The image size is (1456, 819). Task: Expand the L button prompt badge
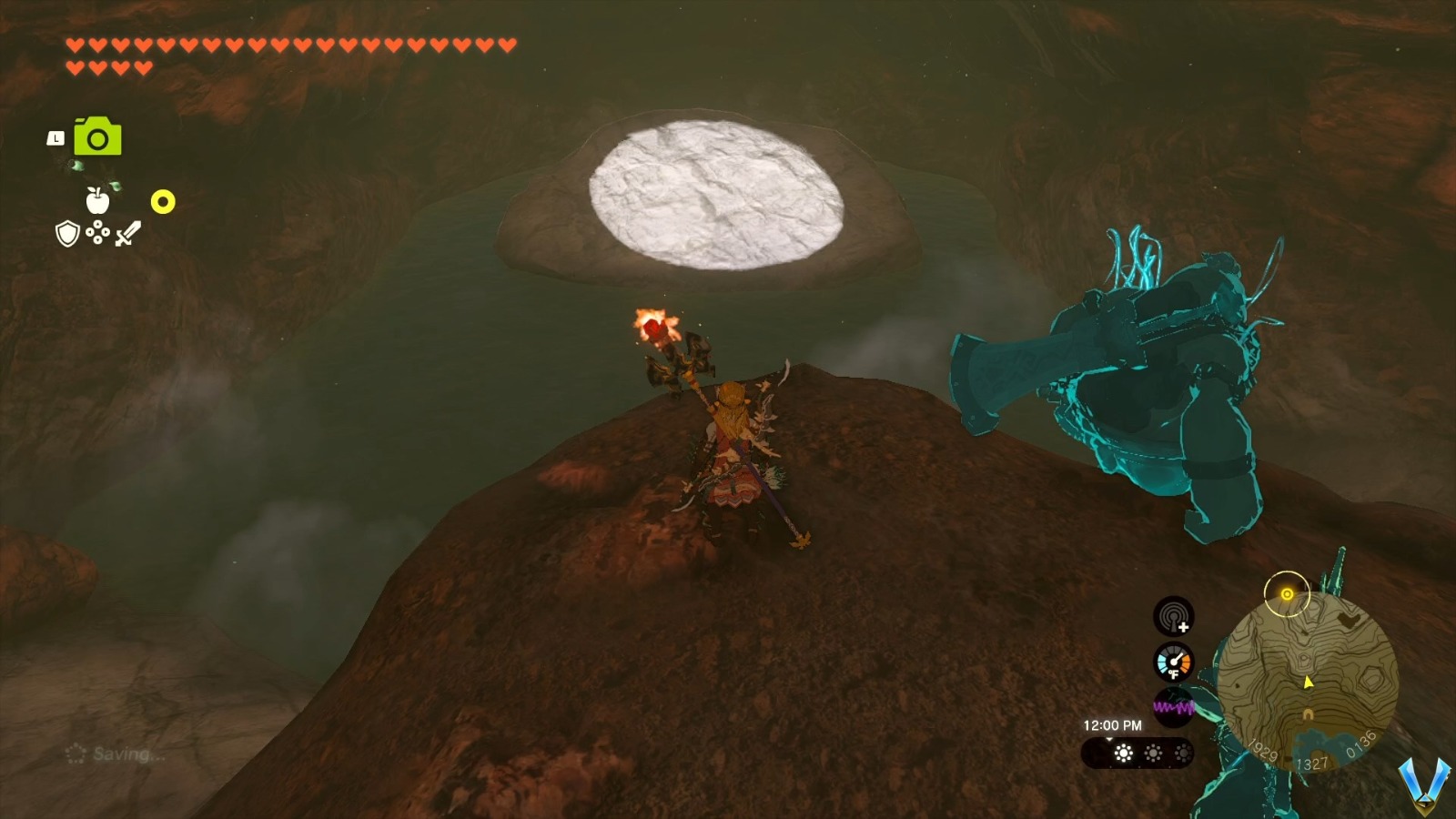coord(56,136)
